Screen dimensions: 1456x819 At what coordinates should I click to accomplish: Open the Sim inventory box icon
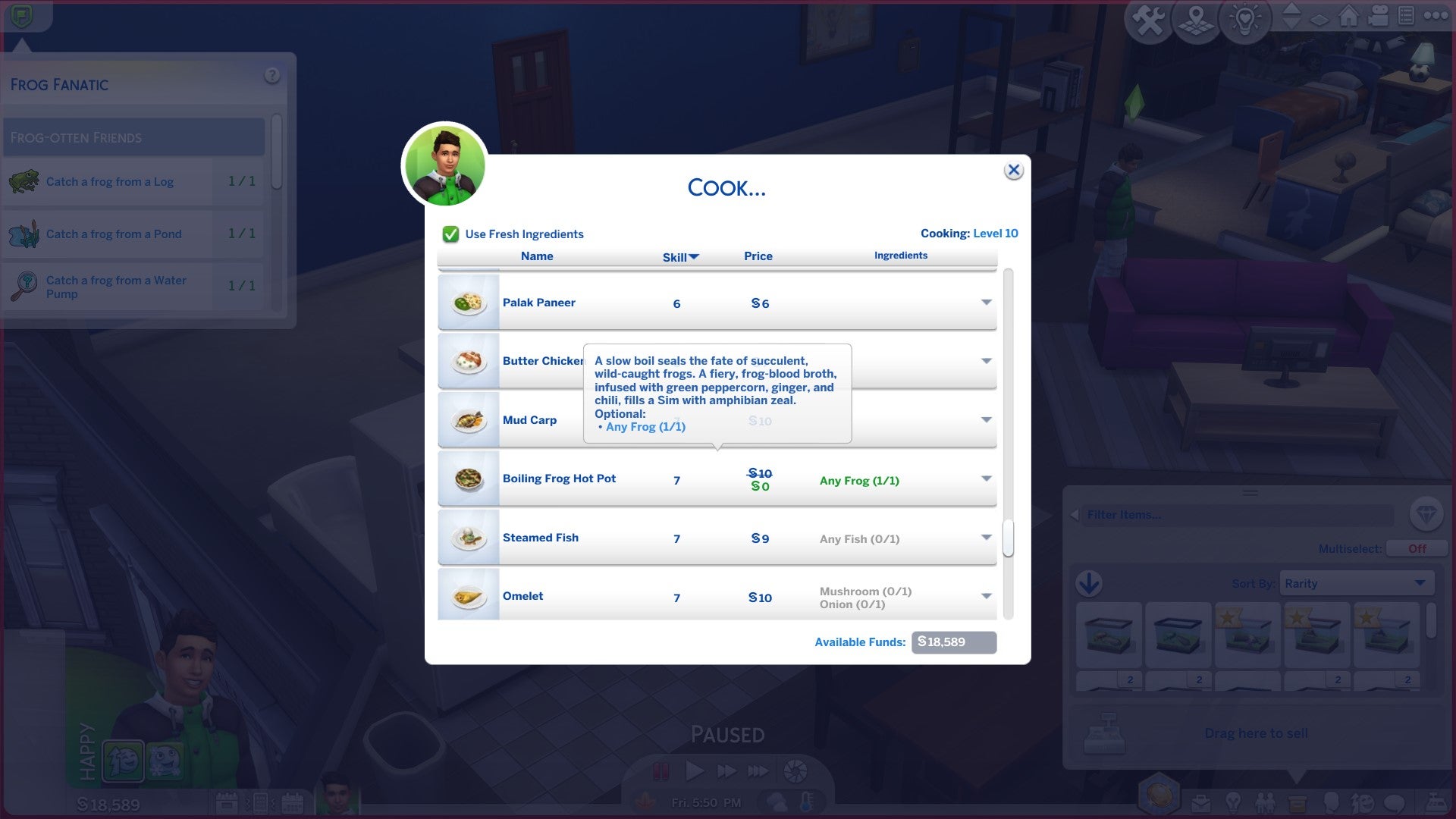(1298, 802)
